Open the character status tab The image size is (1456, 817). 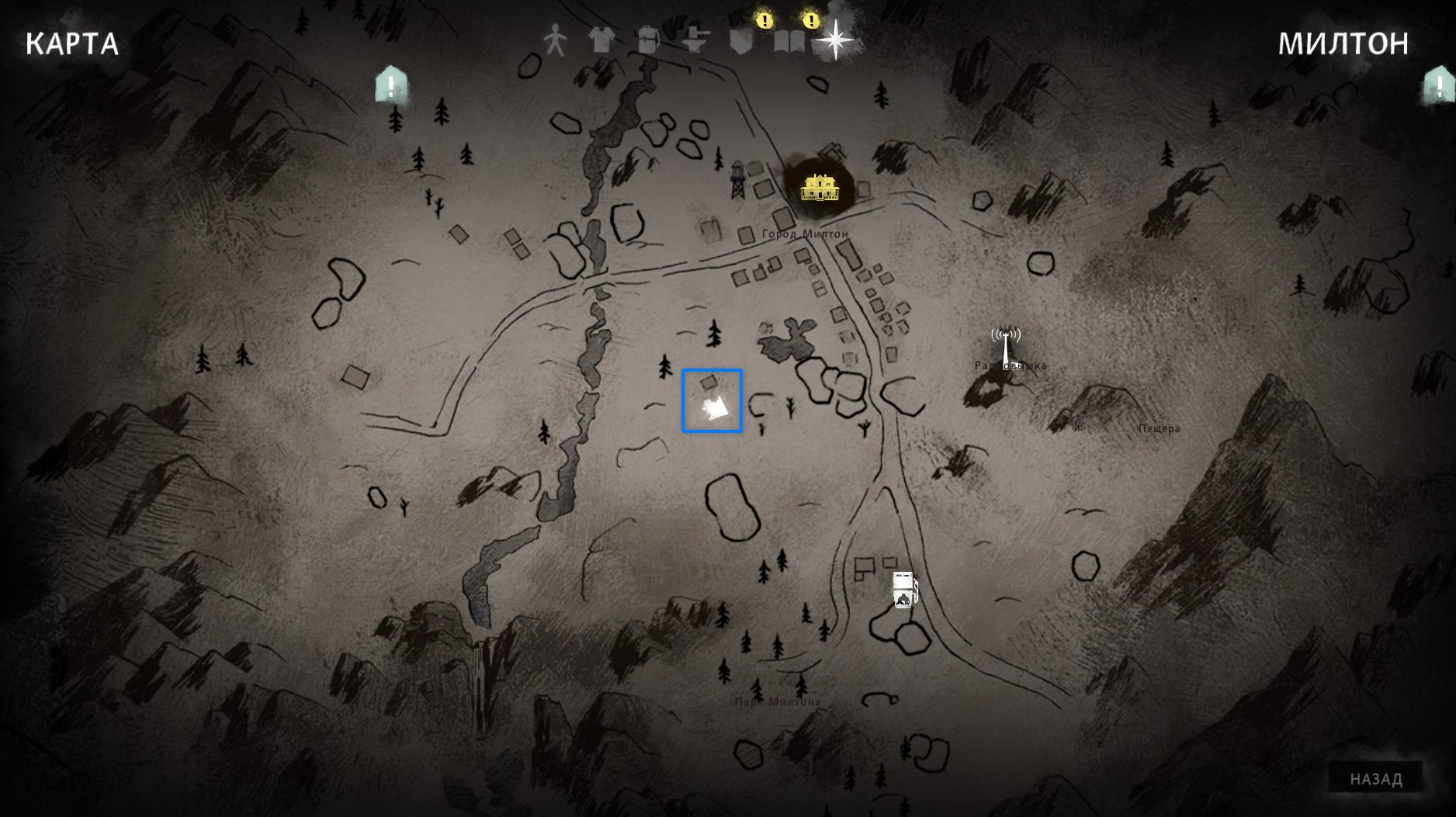click(x=554, y=39)
